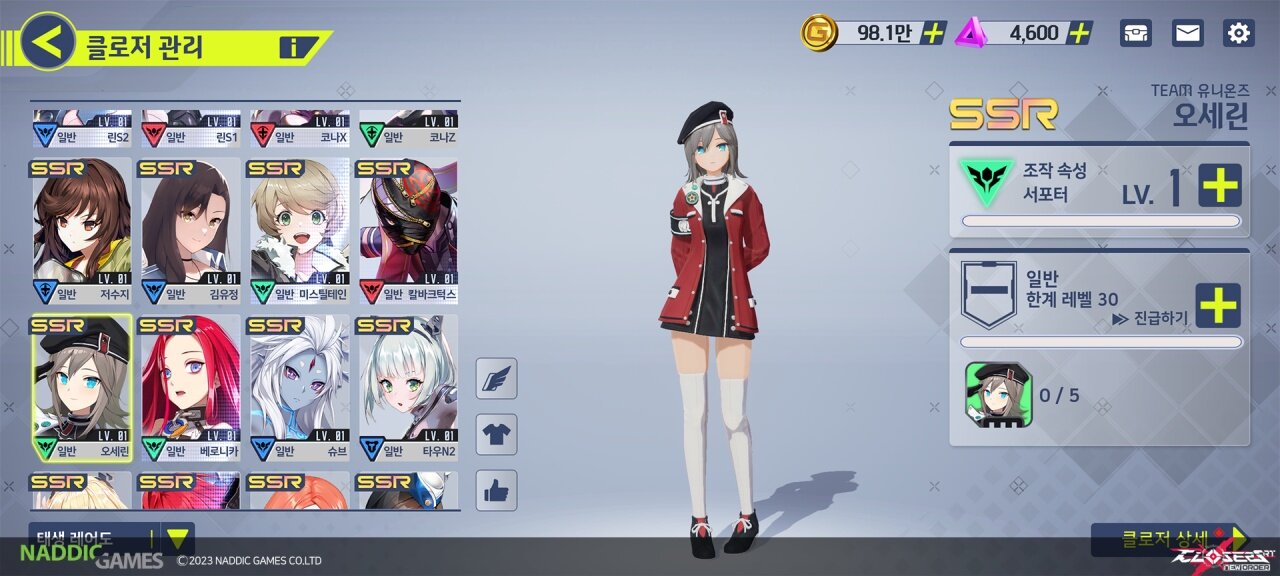Select the 타우N2 character card

point(408,388)
